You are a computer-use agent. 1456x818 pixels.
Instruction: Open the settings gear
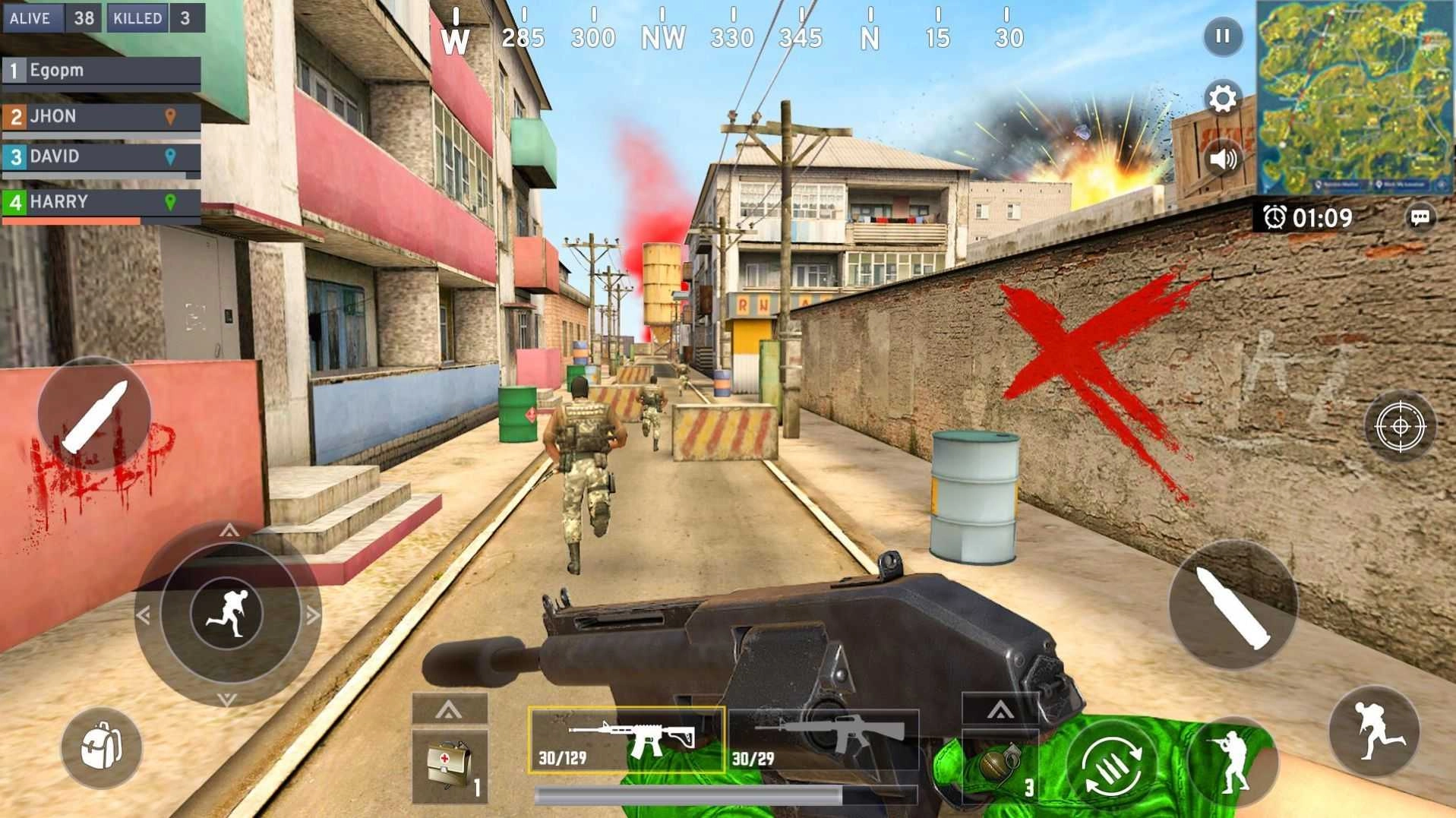pos(1222,97)
